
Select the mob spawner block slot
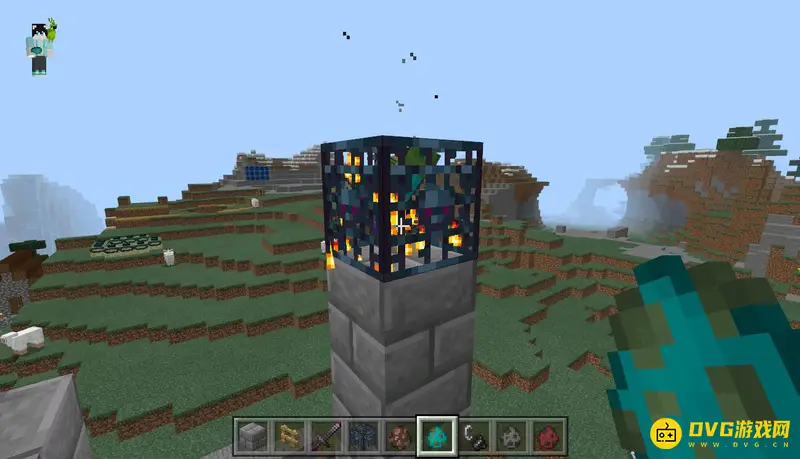click(362, 435)
